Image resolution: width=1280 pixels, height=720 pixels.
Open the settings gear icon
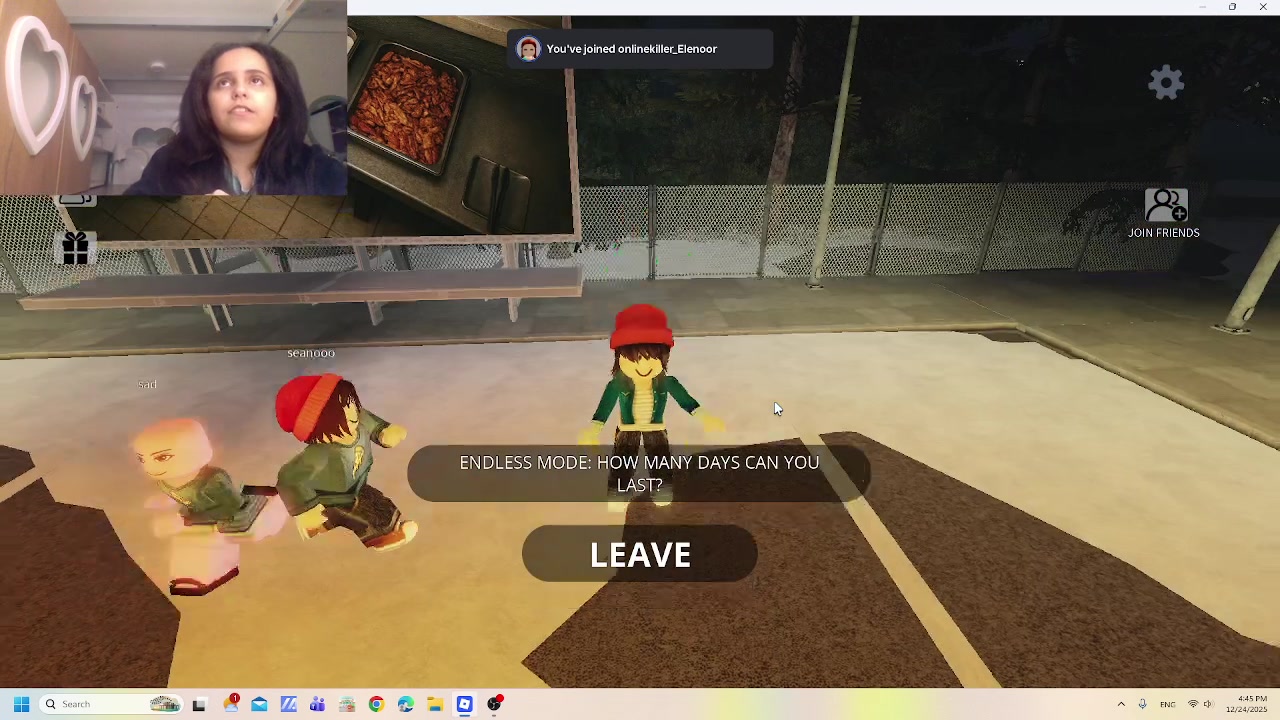[x=1166, y=82]
